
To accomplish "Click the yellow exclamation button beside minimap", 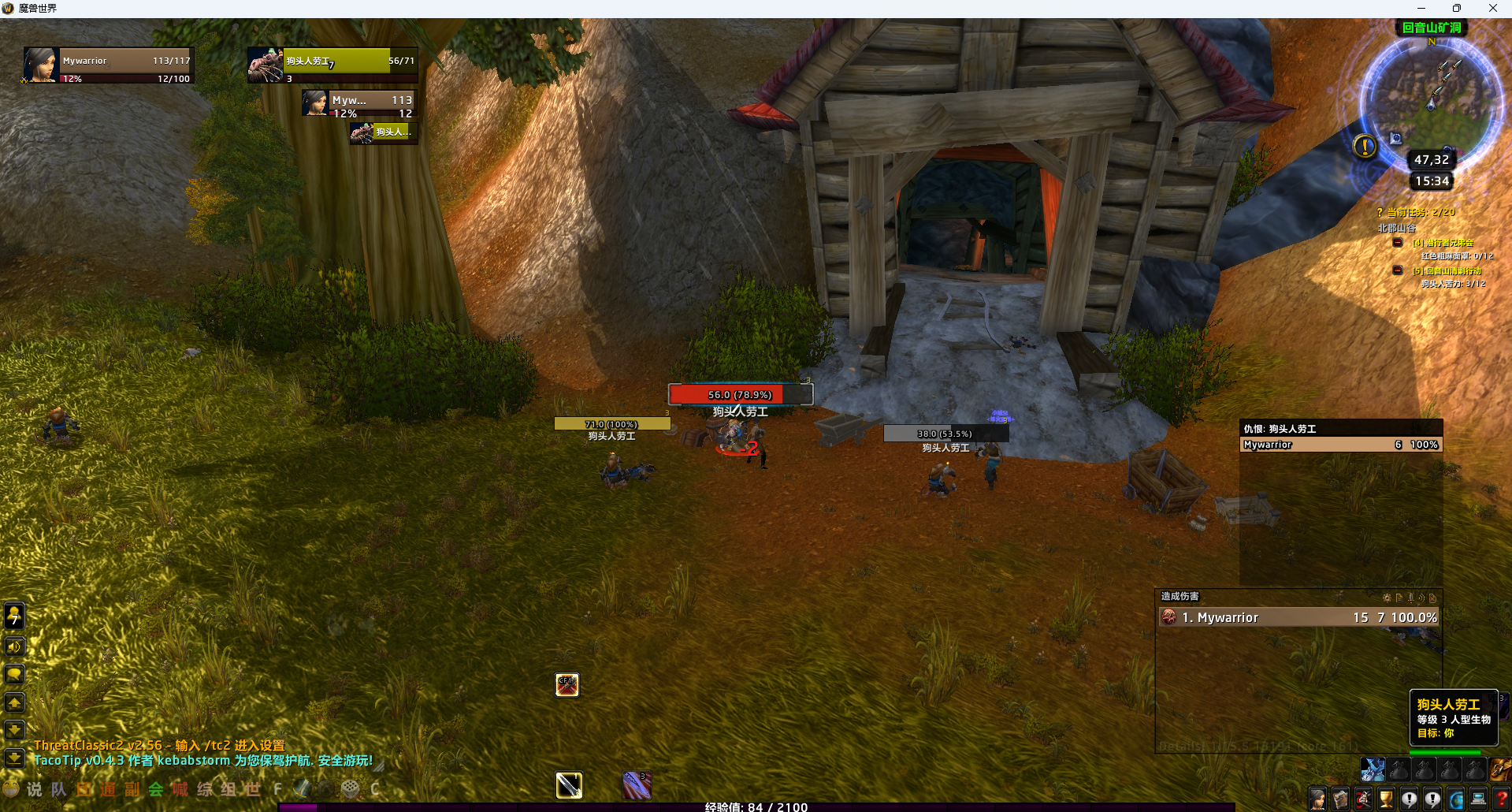I will (1365, 146).
